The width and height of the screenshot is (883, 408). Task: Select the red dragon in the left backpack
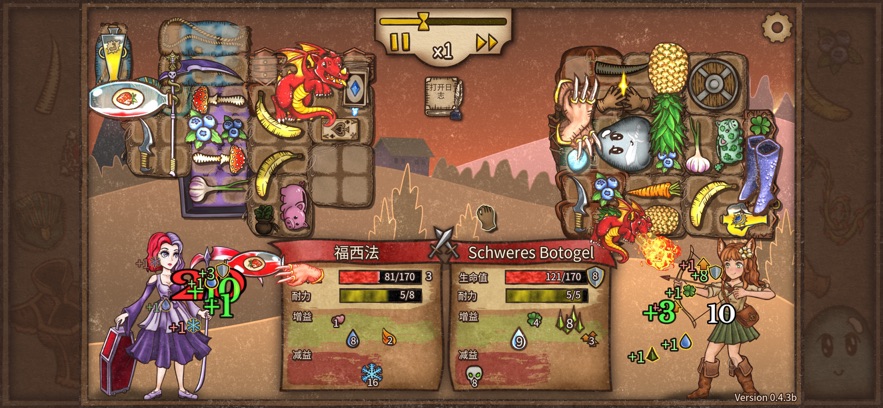(308, 80)
